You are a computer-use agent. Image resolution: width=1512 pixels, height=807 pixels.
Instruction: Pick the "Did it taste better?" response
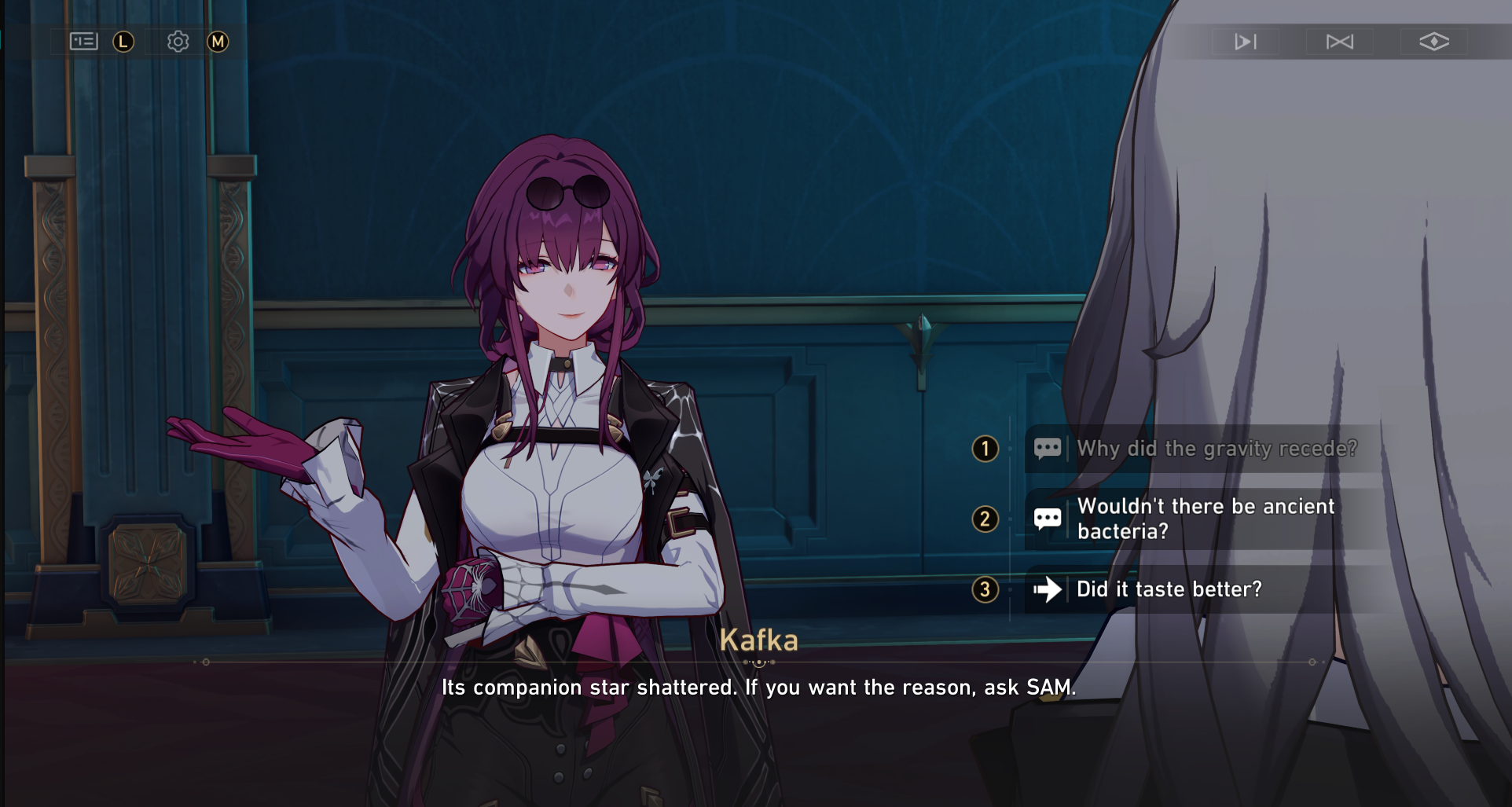coord(1169,589)
